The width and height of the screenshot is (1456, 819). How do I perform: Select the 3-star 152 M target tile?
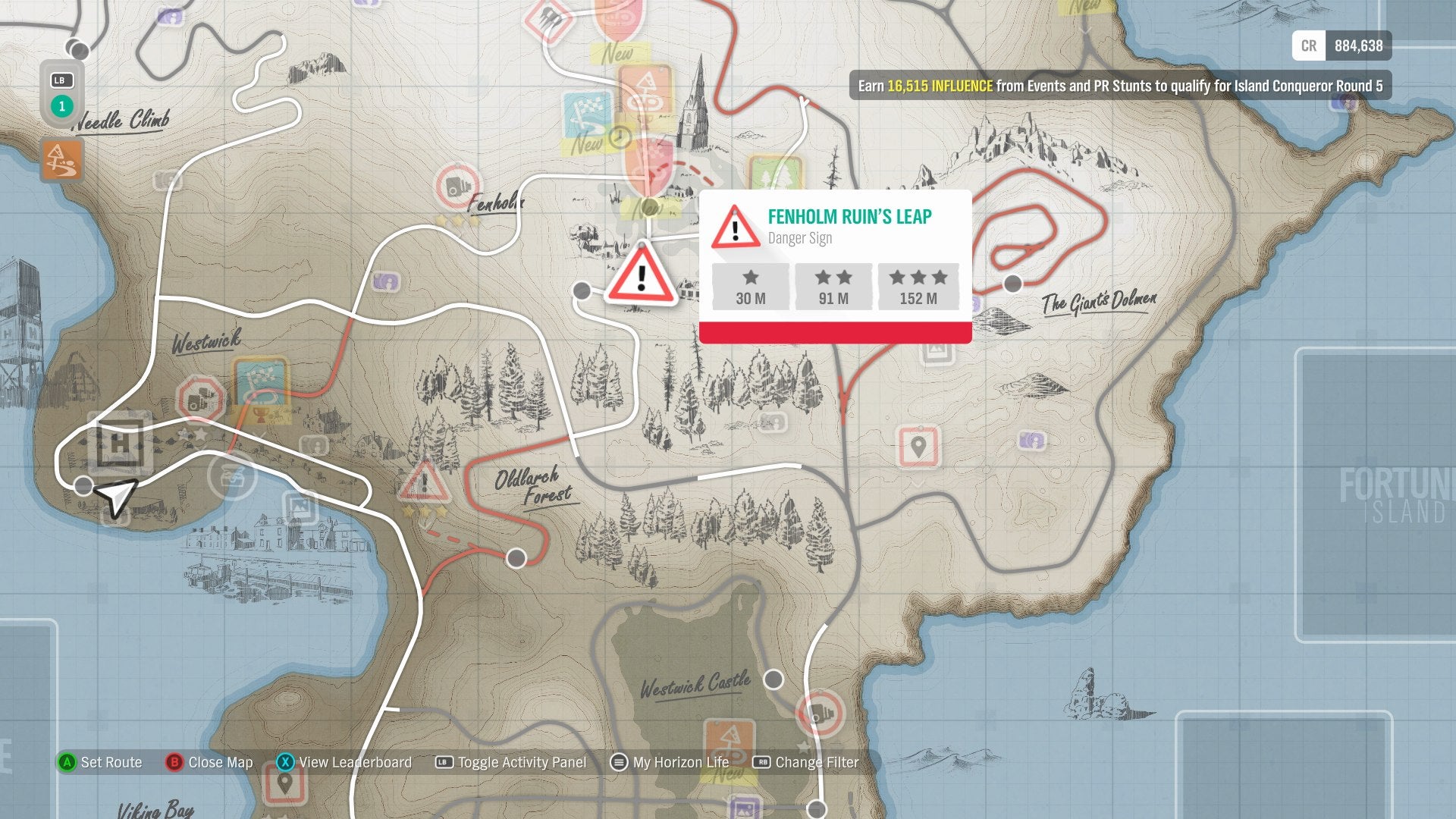[x=917, y=286]
